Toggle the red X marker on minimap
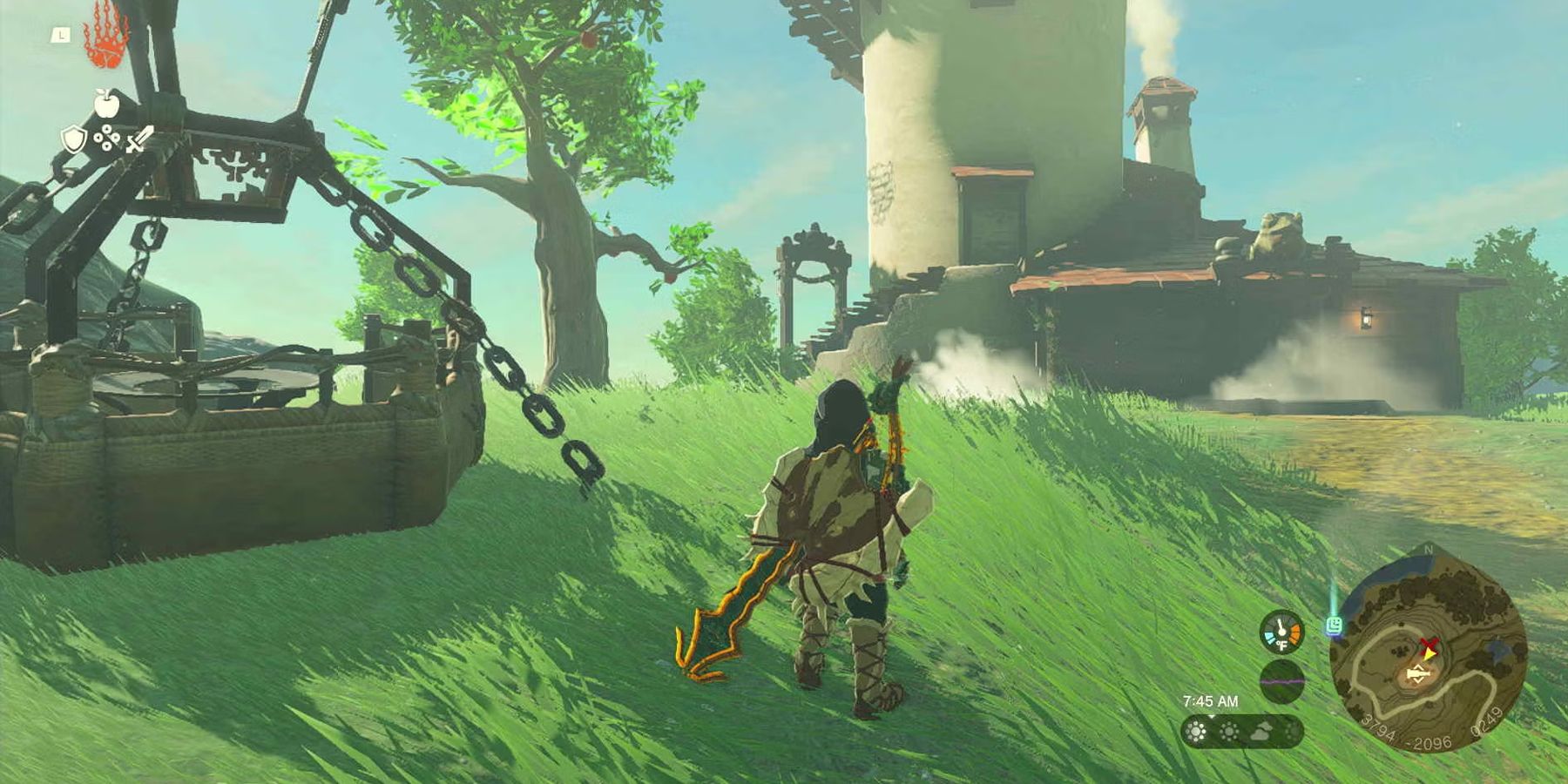Screen dimensions: 1568x784 point(1427,645)
